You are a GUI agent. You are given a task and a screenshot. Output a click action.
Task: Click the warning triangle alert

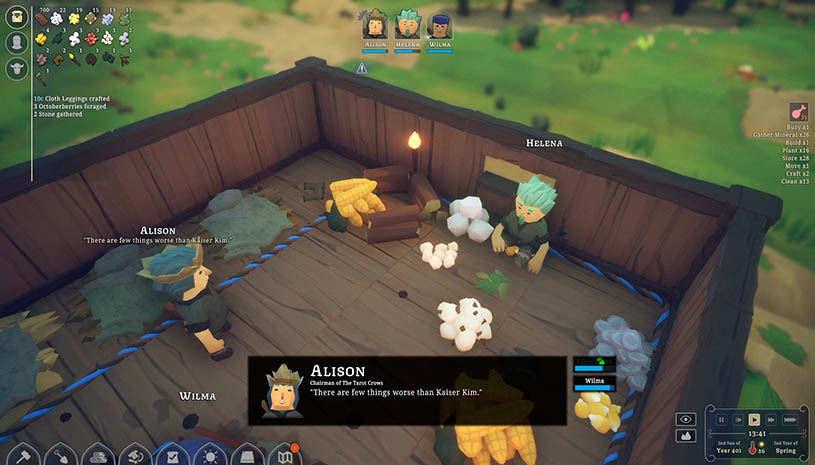click(362, 68)
